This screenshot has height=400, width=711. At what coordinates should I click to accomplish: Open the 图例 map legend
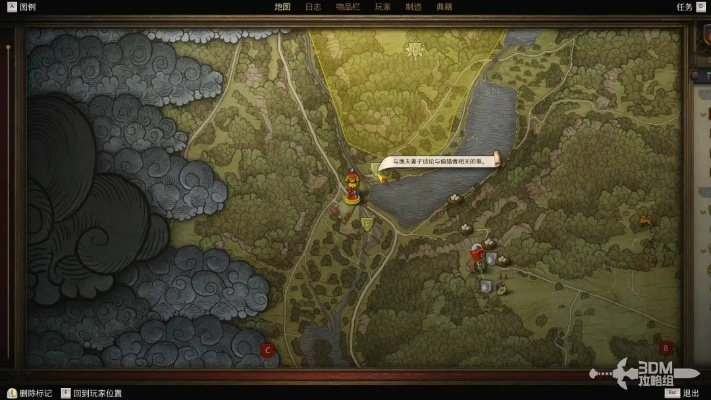tap(22, 6)
